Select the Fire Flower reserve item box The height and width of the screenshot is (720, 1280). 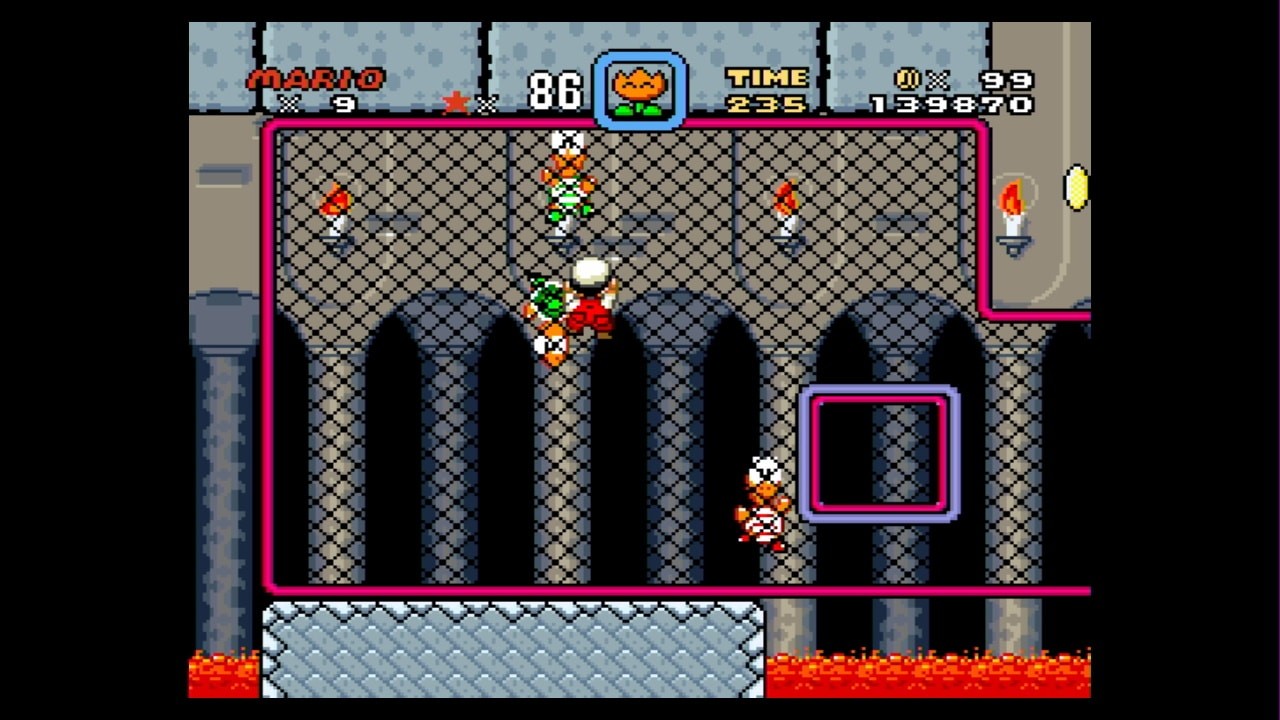click(x=640, y=91)
